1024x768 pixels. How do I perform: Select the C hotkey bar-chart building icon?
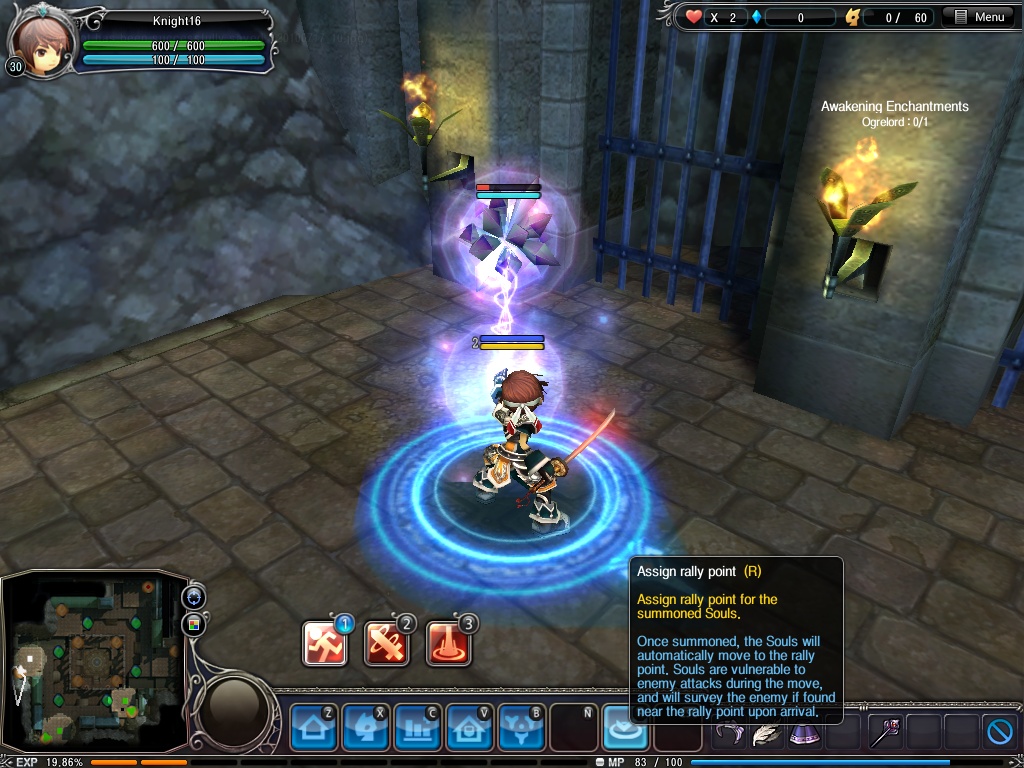417,728
